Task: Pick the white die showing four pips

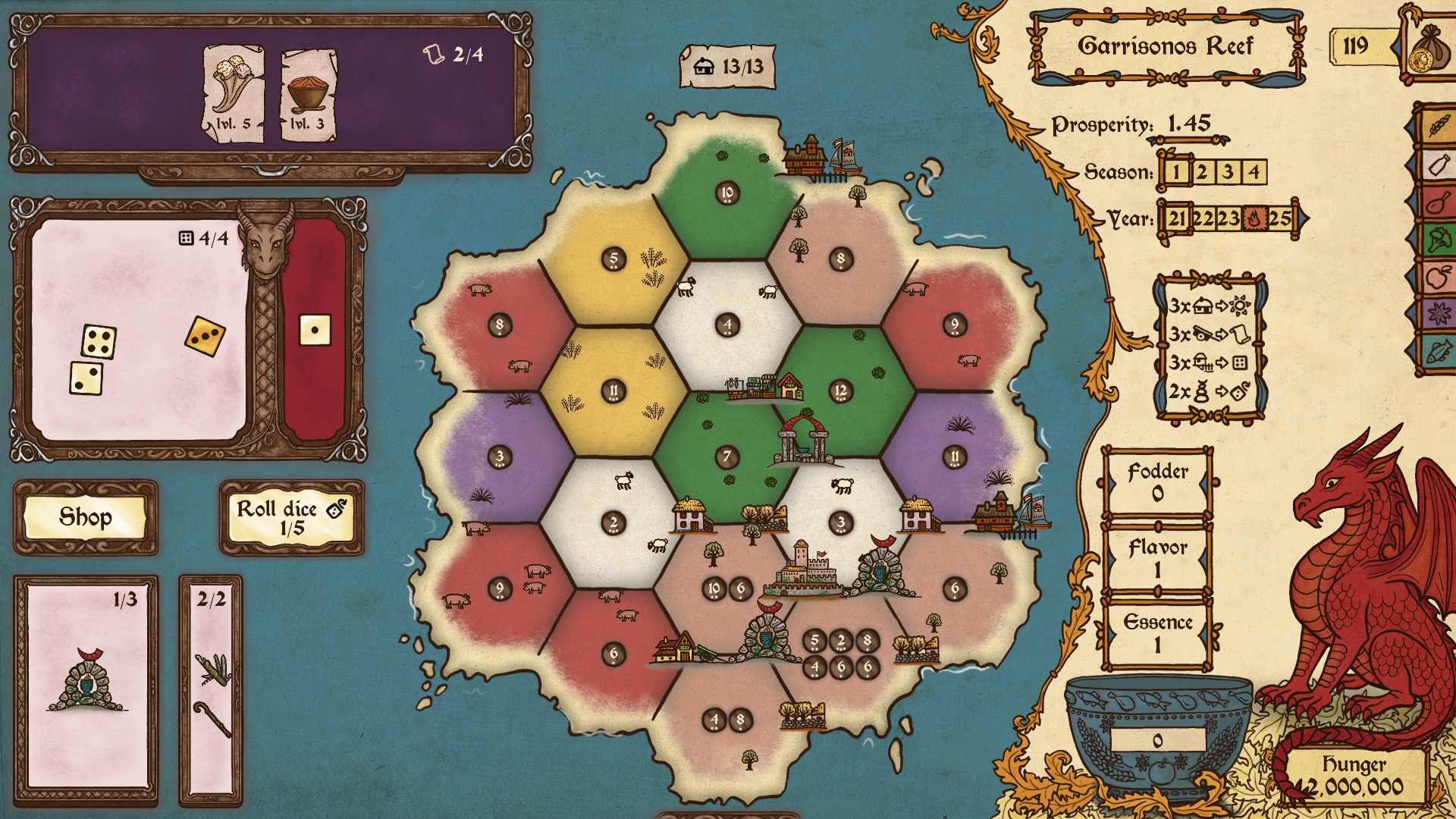Action: [x=99, y=342]
